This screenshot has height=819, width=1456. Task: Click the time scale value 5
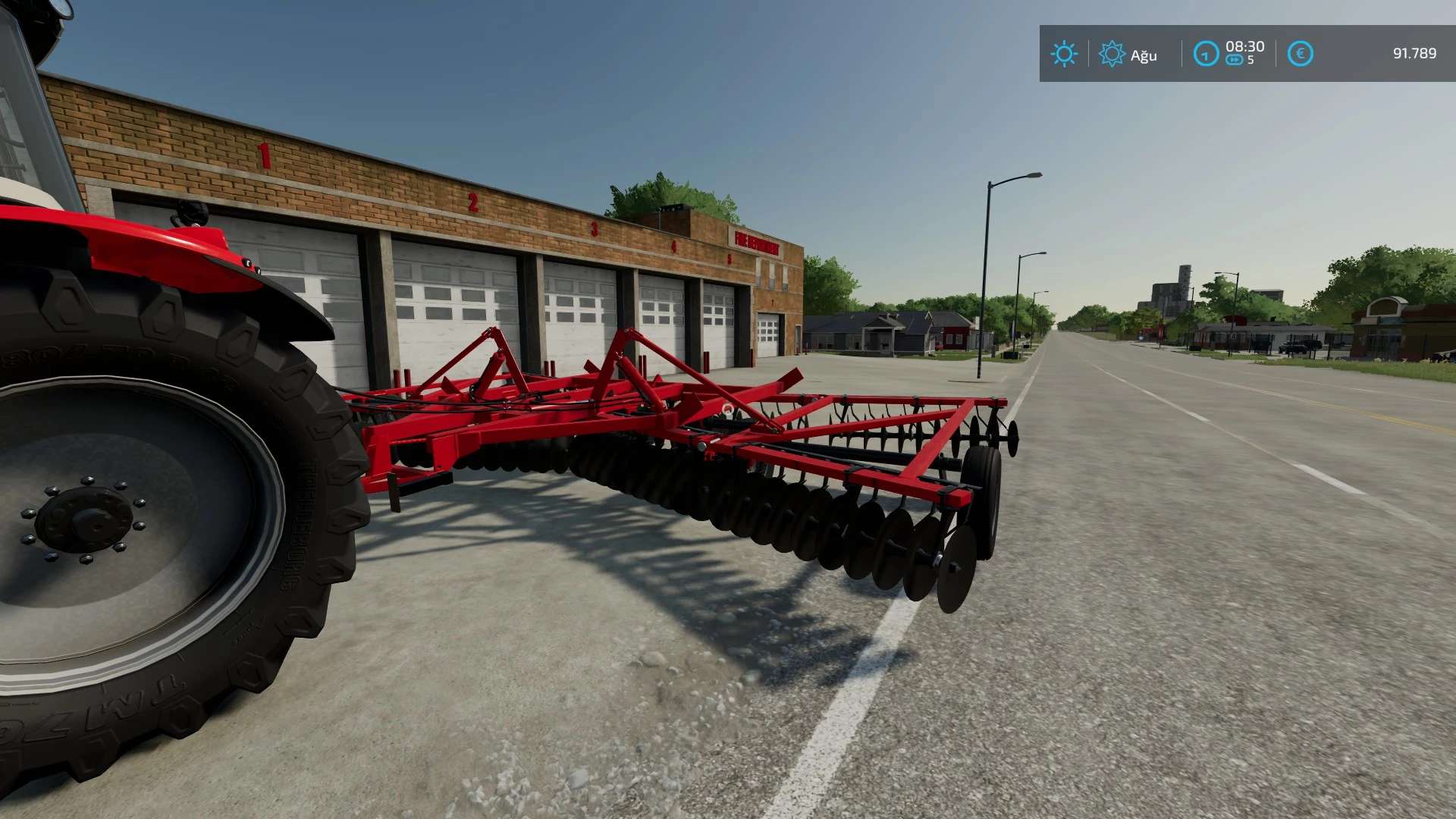pos(1253,60)
